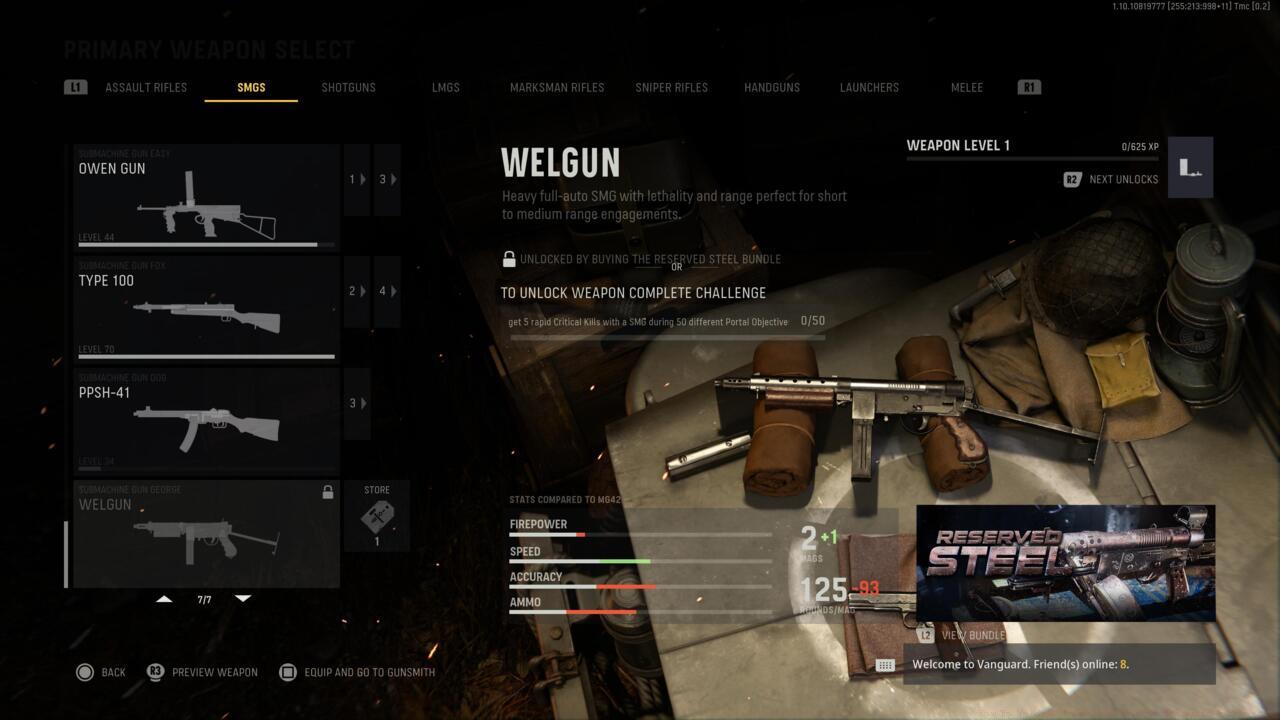Click the L1 bumper icon beside weapon tabs
Screen dimensions: 1280x720
coord(76,87)
